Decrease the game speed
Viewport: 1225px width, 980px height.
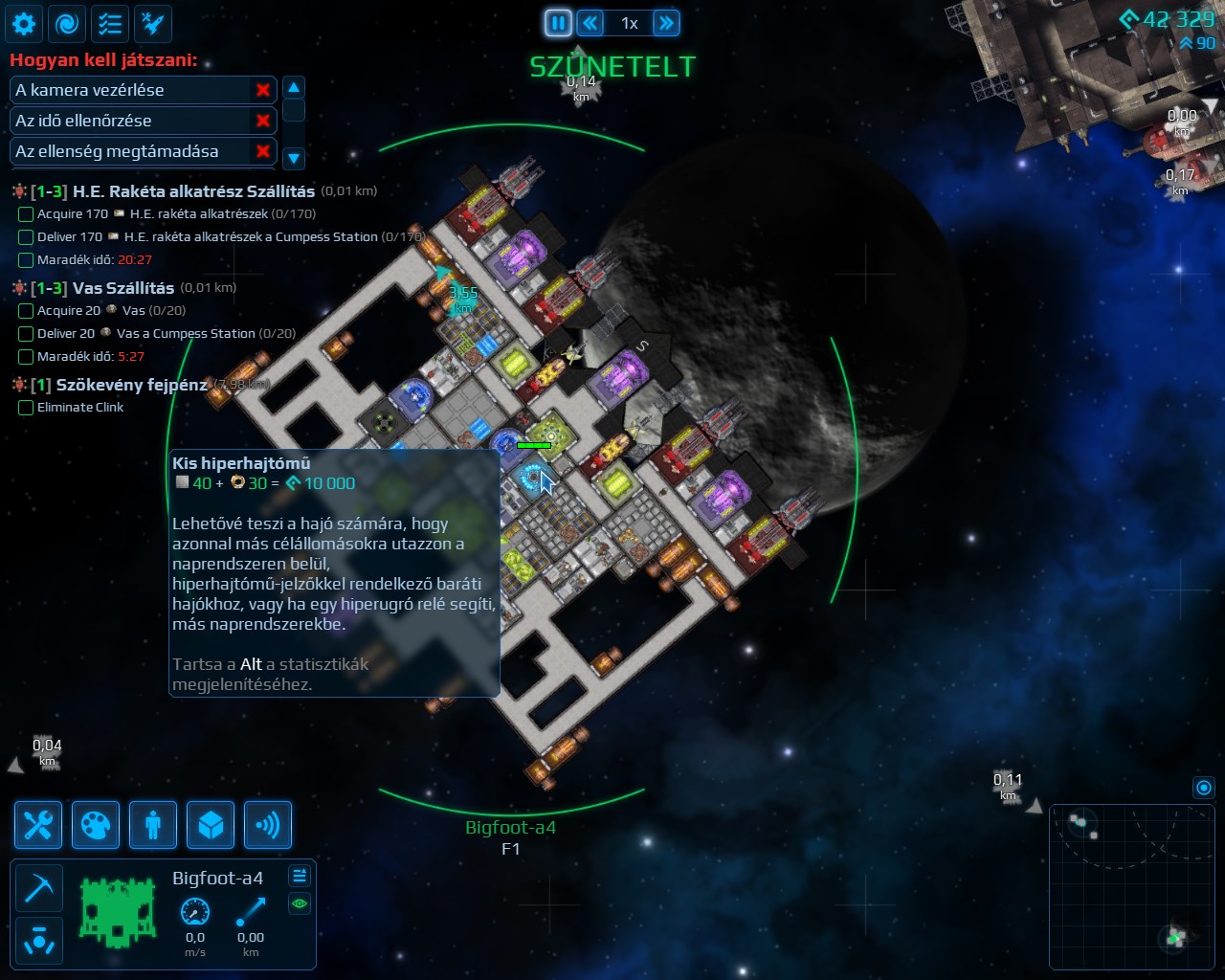tap(590, 23)
